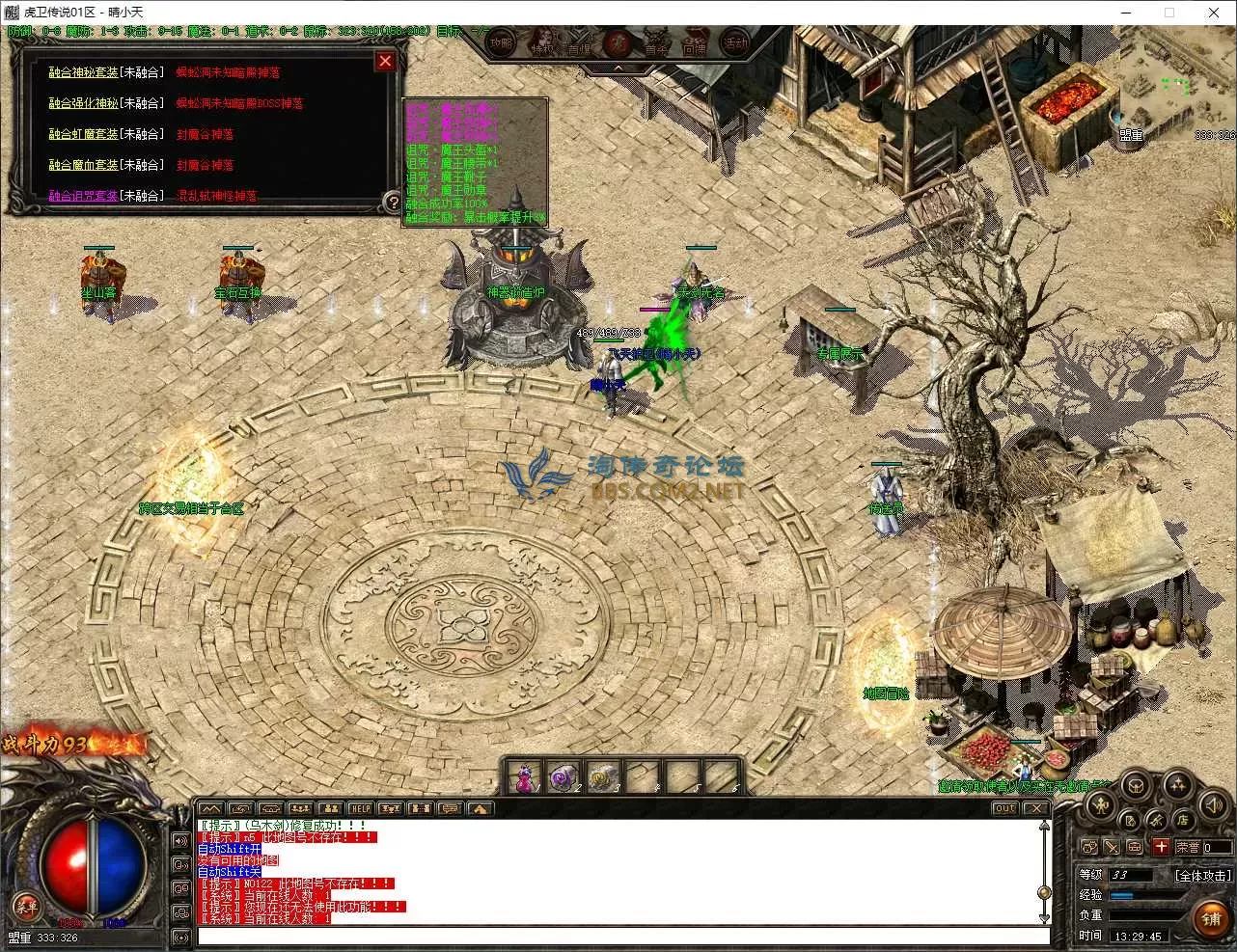
Task: Click the HELP button above the chat
Action: [360, 808]
